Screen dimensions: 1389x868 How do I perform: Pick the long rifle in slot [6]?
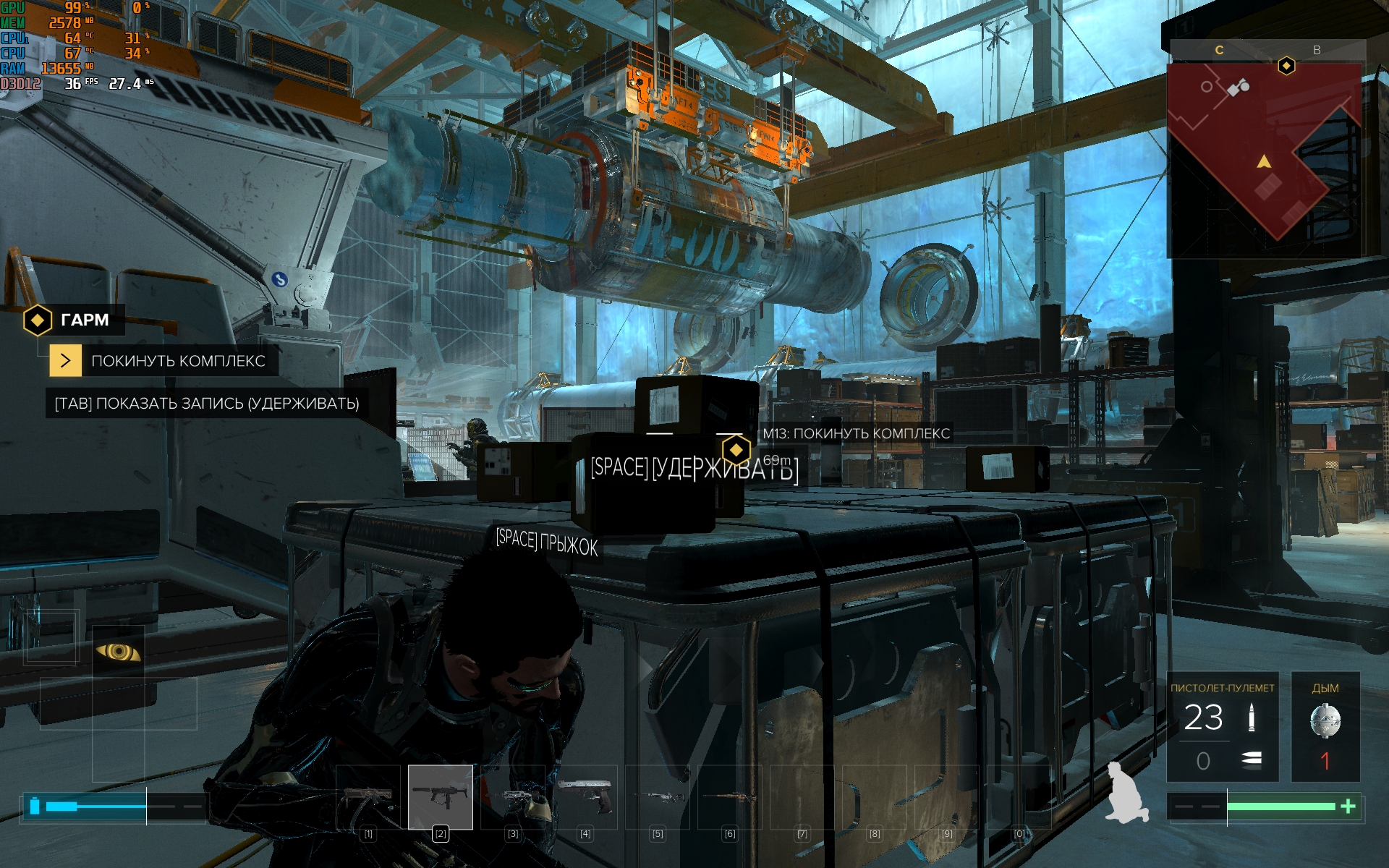pyautogui.click(x=730, y=797)
